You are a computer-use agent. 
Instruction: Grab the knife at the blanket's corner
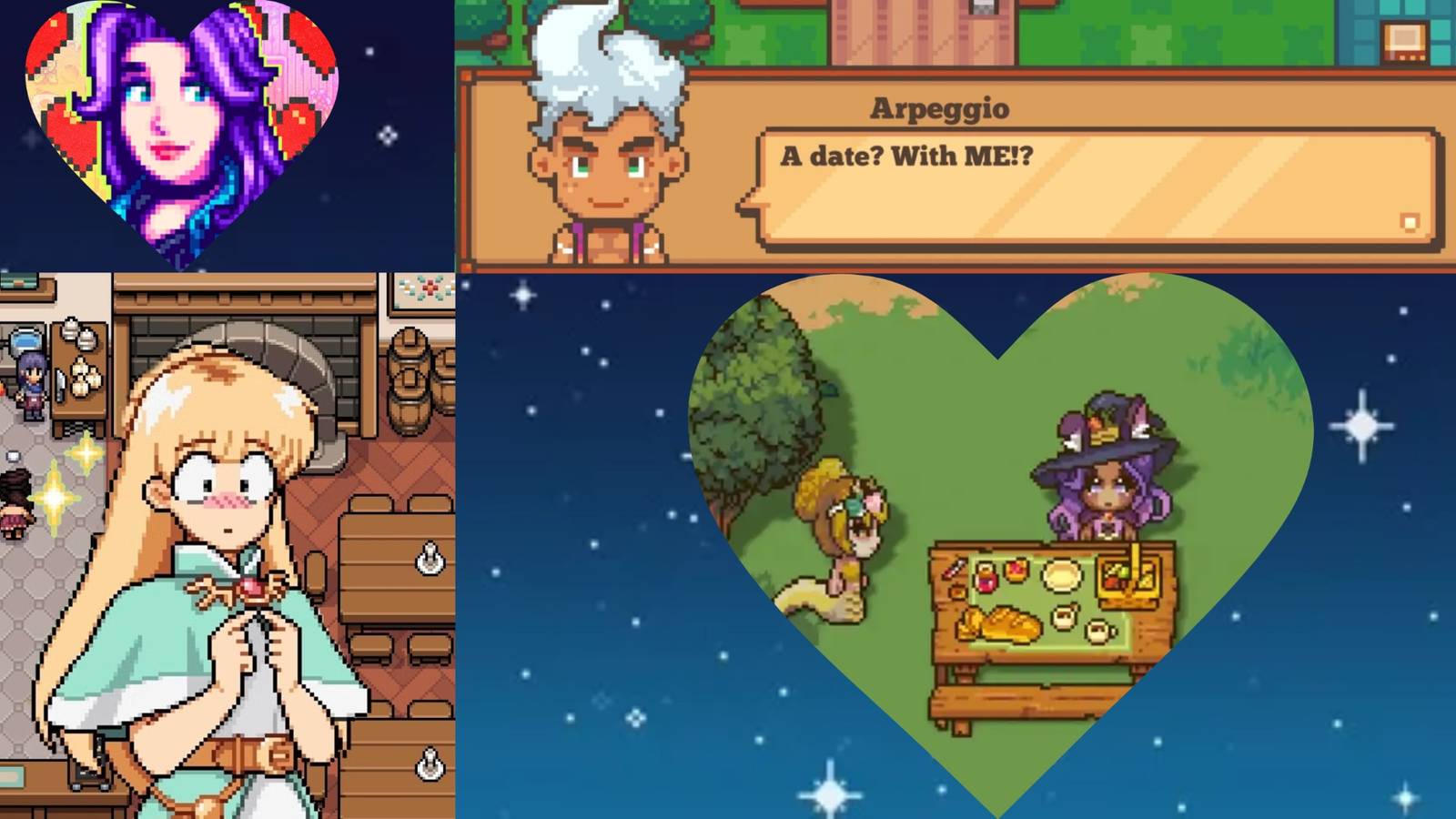tap(955, 570)
